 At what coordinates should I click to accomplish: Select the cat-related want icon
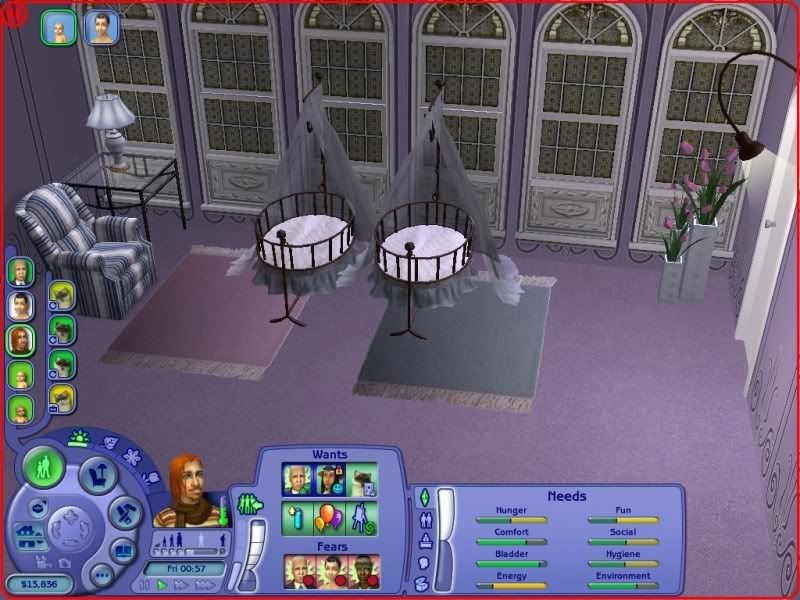click(363, 480)
